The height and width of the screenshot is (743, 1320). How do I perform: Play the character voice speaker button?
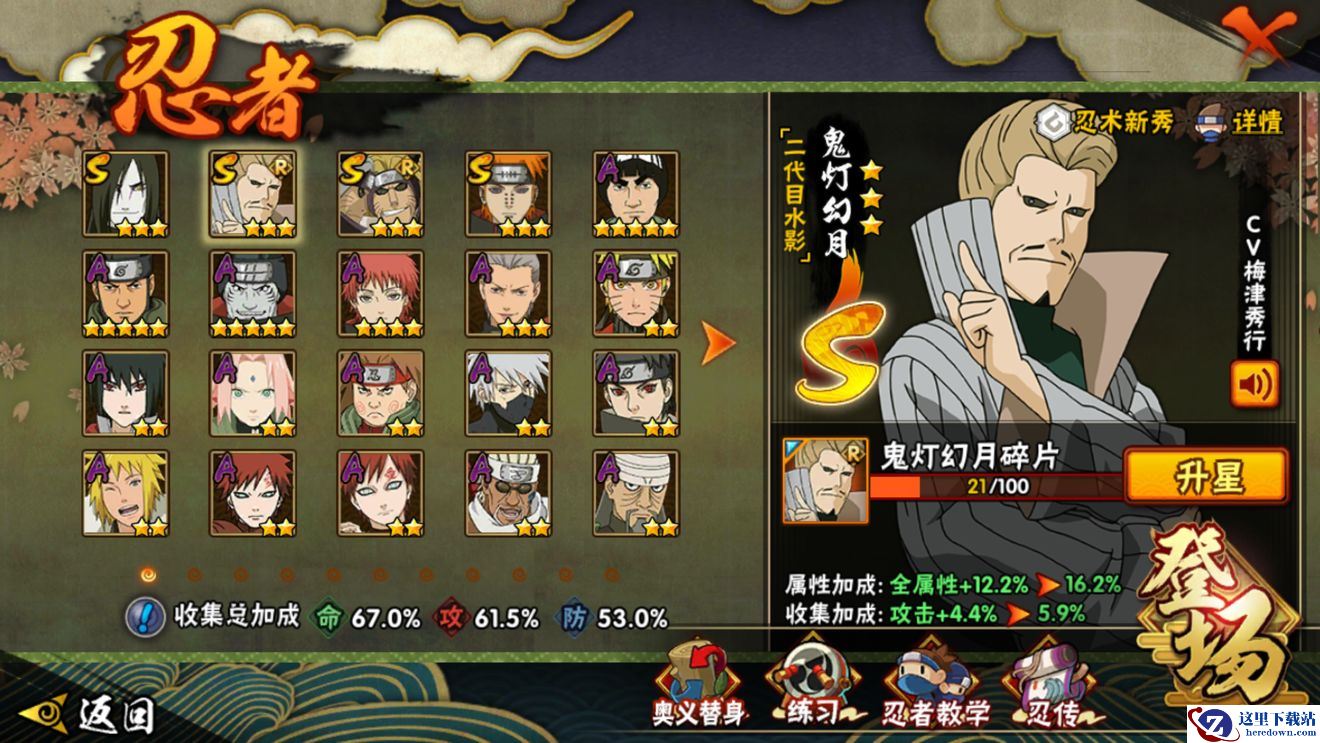coord(1254,383)
